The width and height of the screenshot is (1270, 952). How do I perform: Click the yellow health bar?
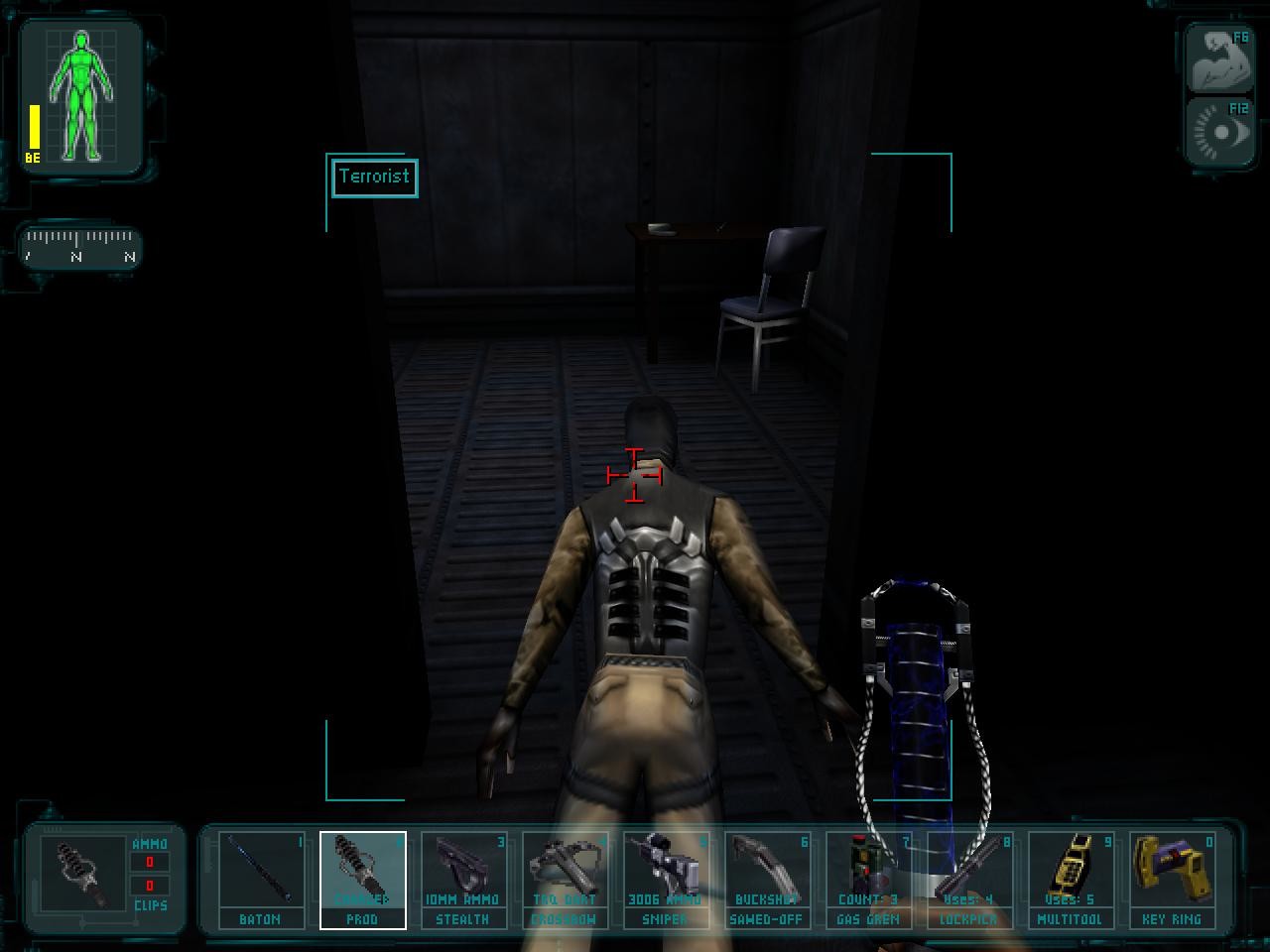[33, 125]
